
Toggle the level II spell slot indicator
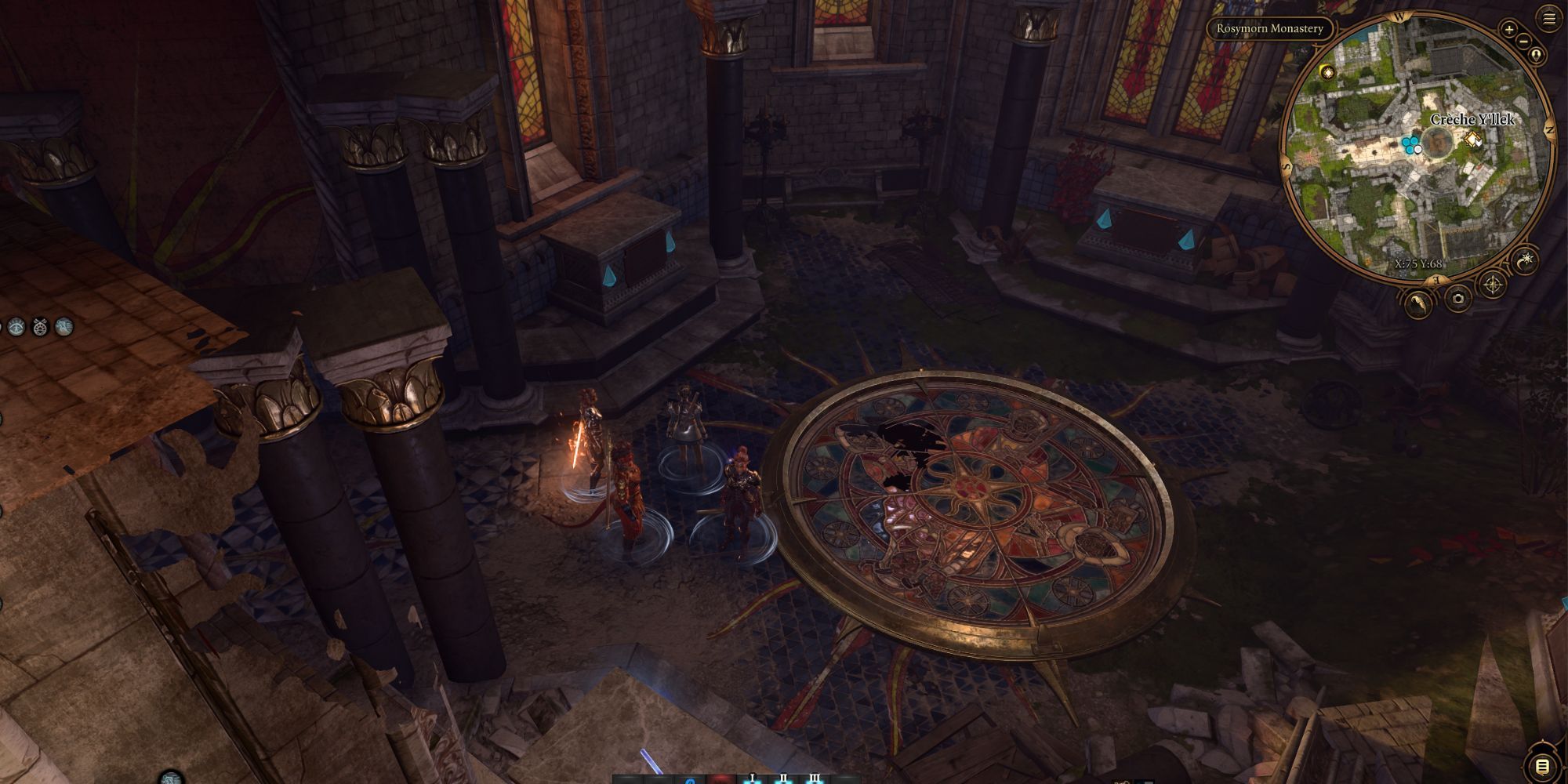click(784, 778)
